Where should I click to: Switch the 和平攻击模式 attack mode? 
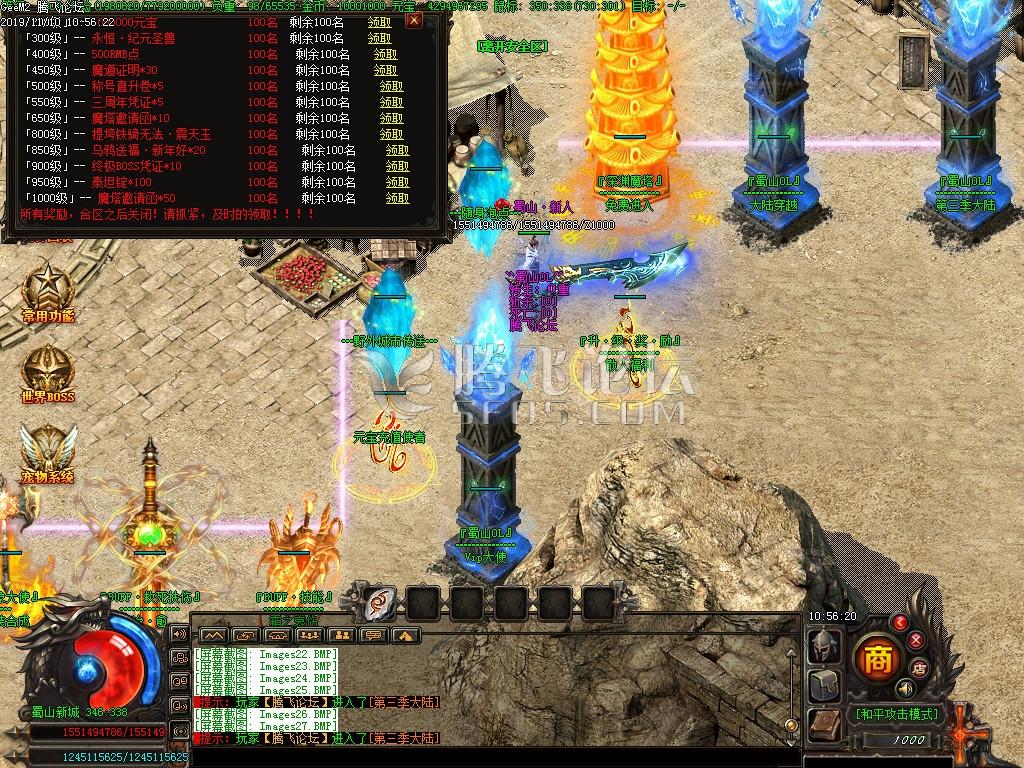[894, 714]
